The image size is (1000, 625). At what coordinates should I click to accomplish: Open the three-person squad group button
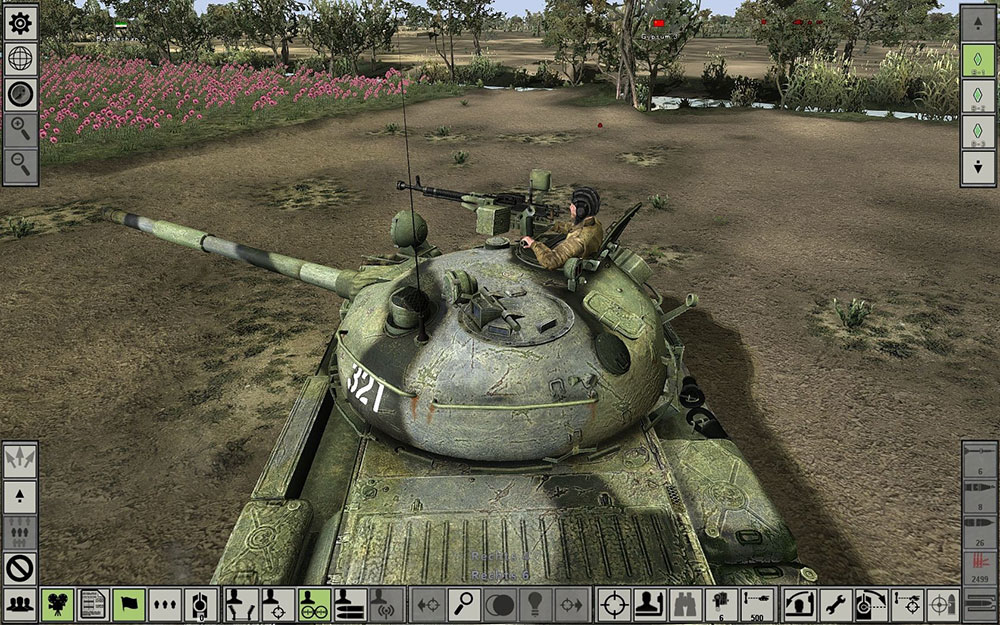point(21,604)
